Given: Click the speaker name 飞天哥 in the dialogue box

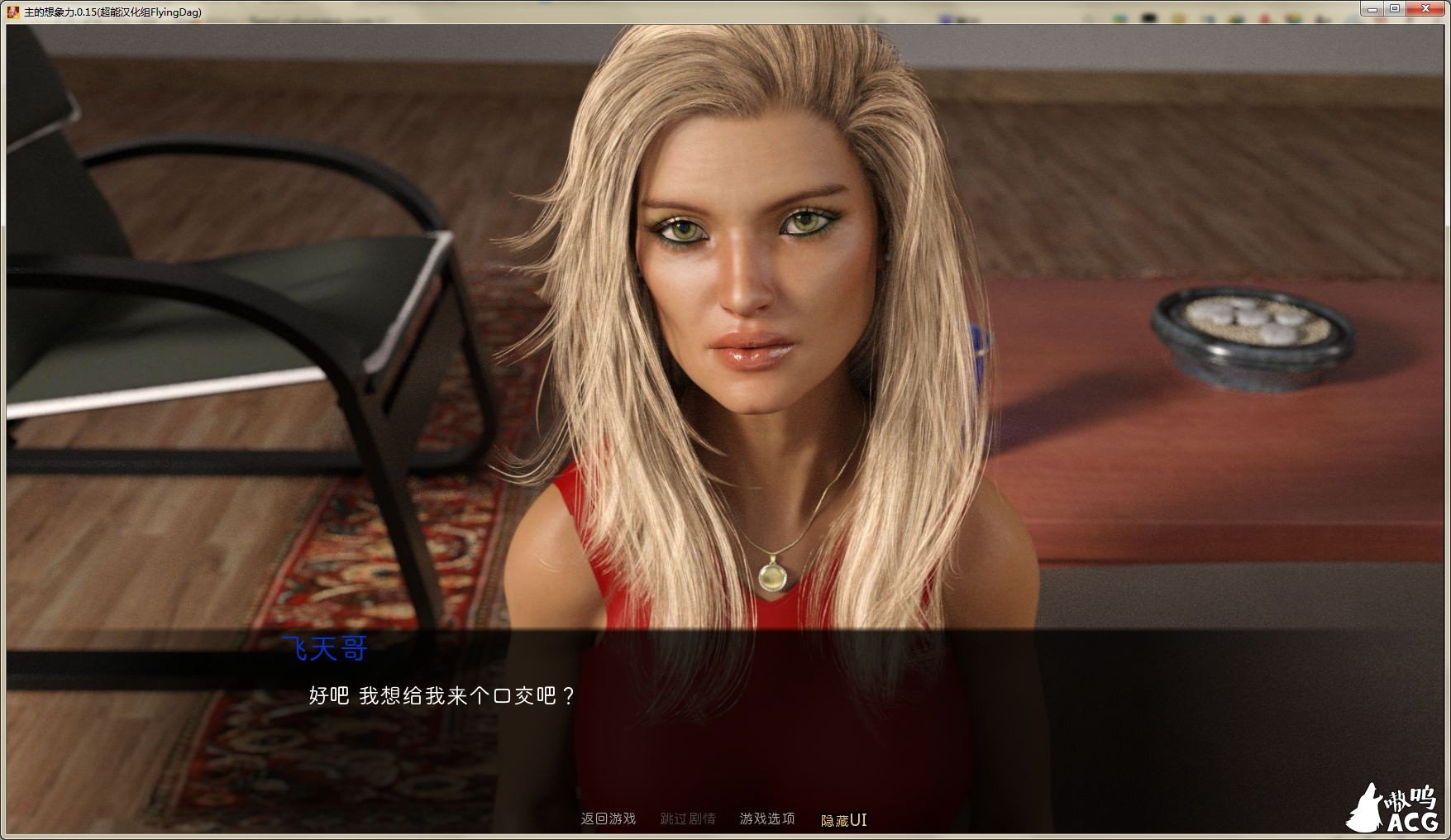Looking at the screenshot, I should tap(326, 650).
